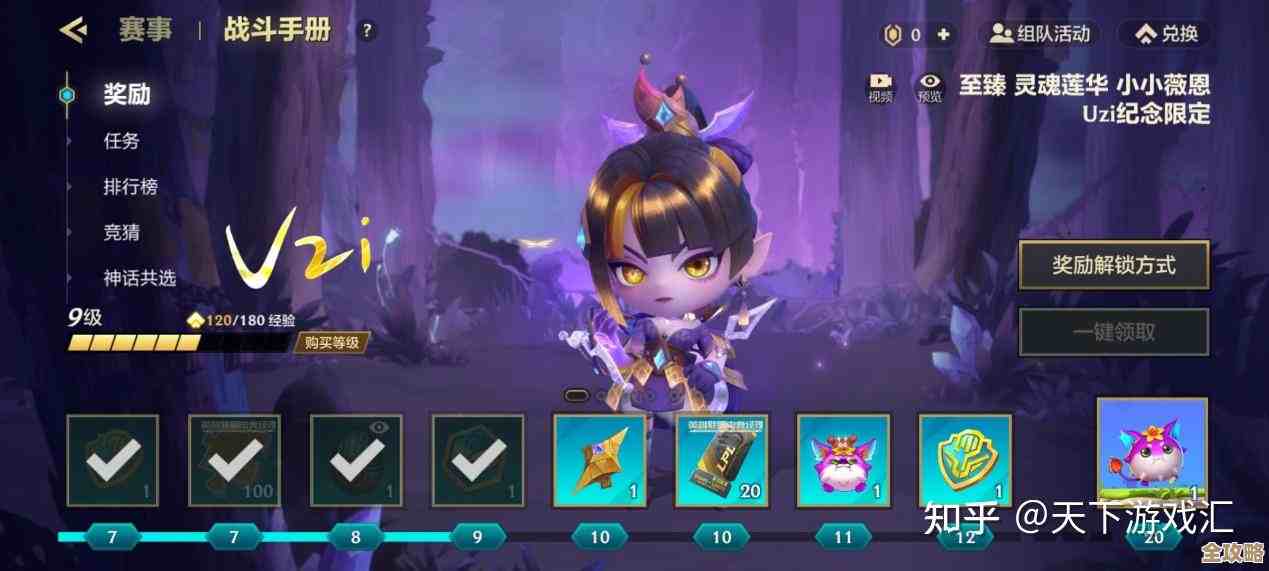Choose 神话共选 from the side menu
The image size is (1269, 571).
point(140,278)
